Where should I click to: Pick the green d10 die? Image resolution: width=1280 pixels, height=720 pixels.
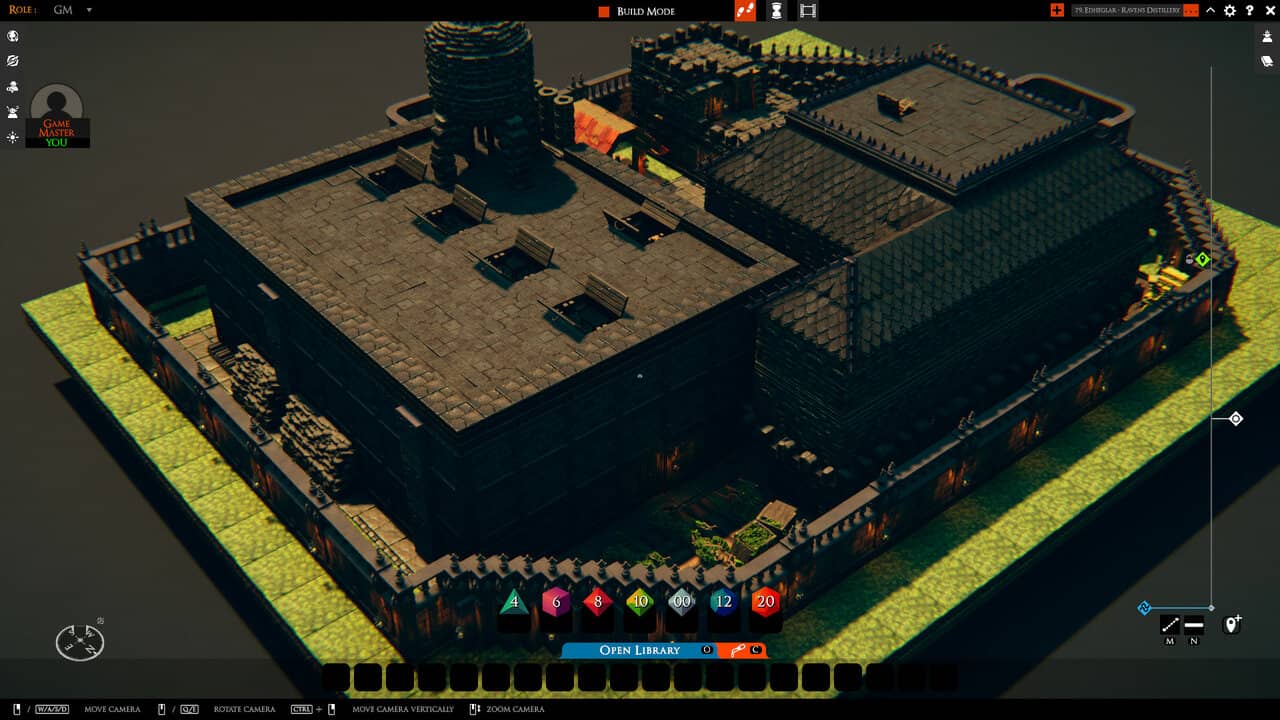click(640, 602)
